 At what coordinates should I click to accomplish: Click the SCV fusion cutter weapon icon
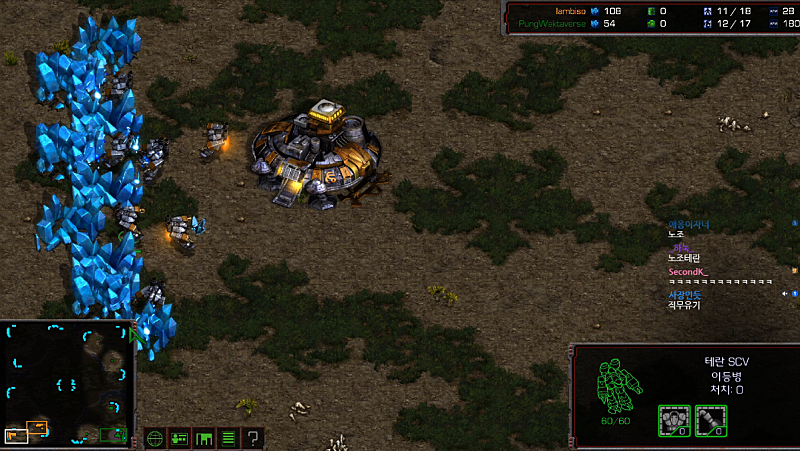click(710, 420)
